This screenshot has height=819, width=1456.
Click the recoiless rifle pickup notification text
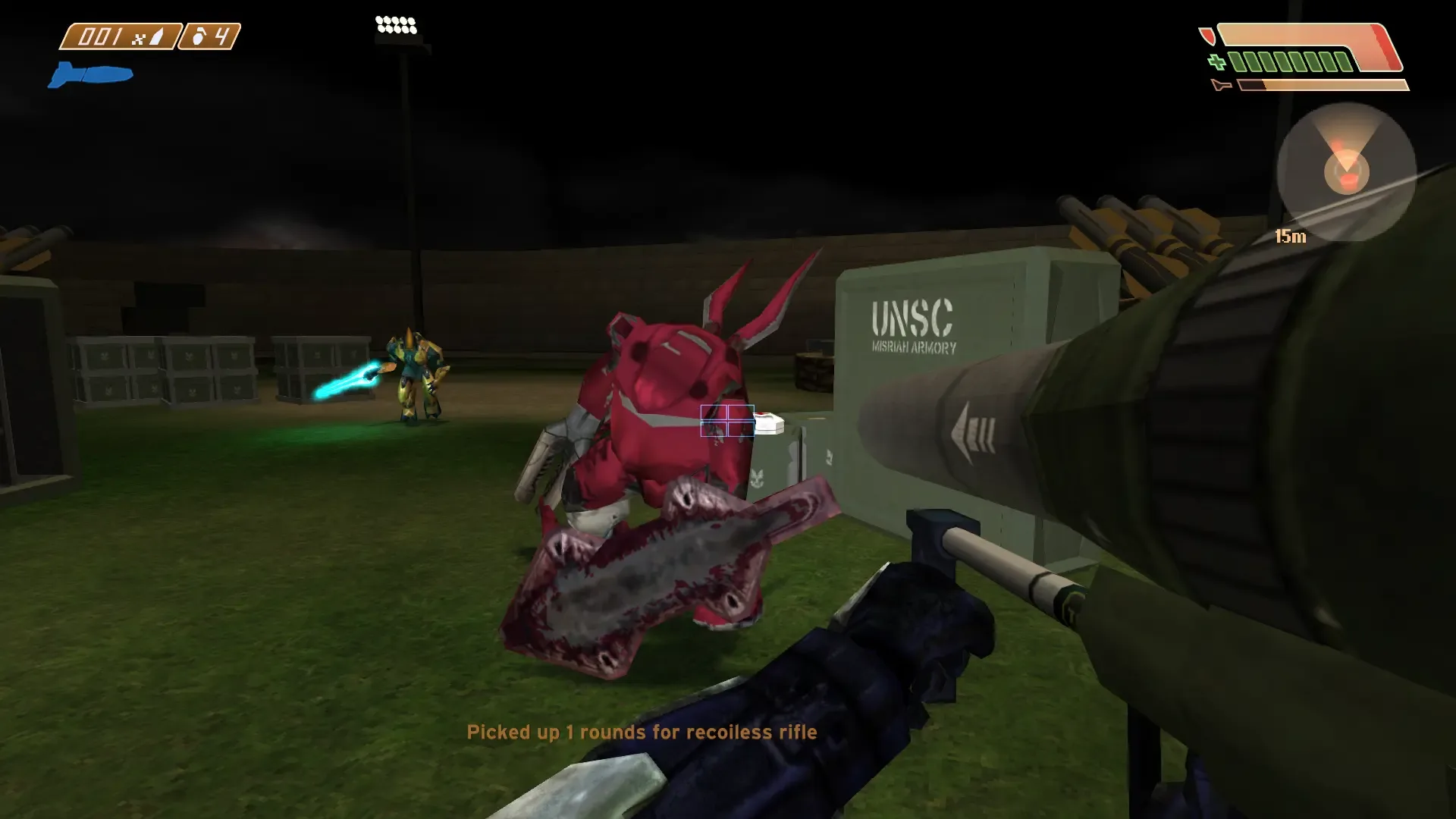(643, 733)
